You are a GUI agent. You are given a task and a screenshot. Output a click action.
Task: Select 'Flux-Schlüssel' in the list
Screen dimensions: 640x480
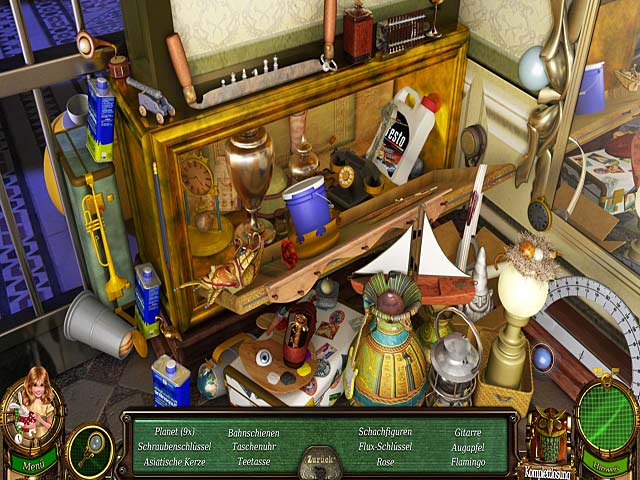pos(385,446)
